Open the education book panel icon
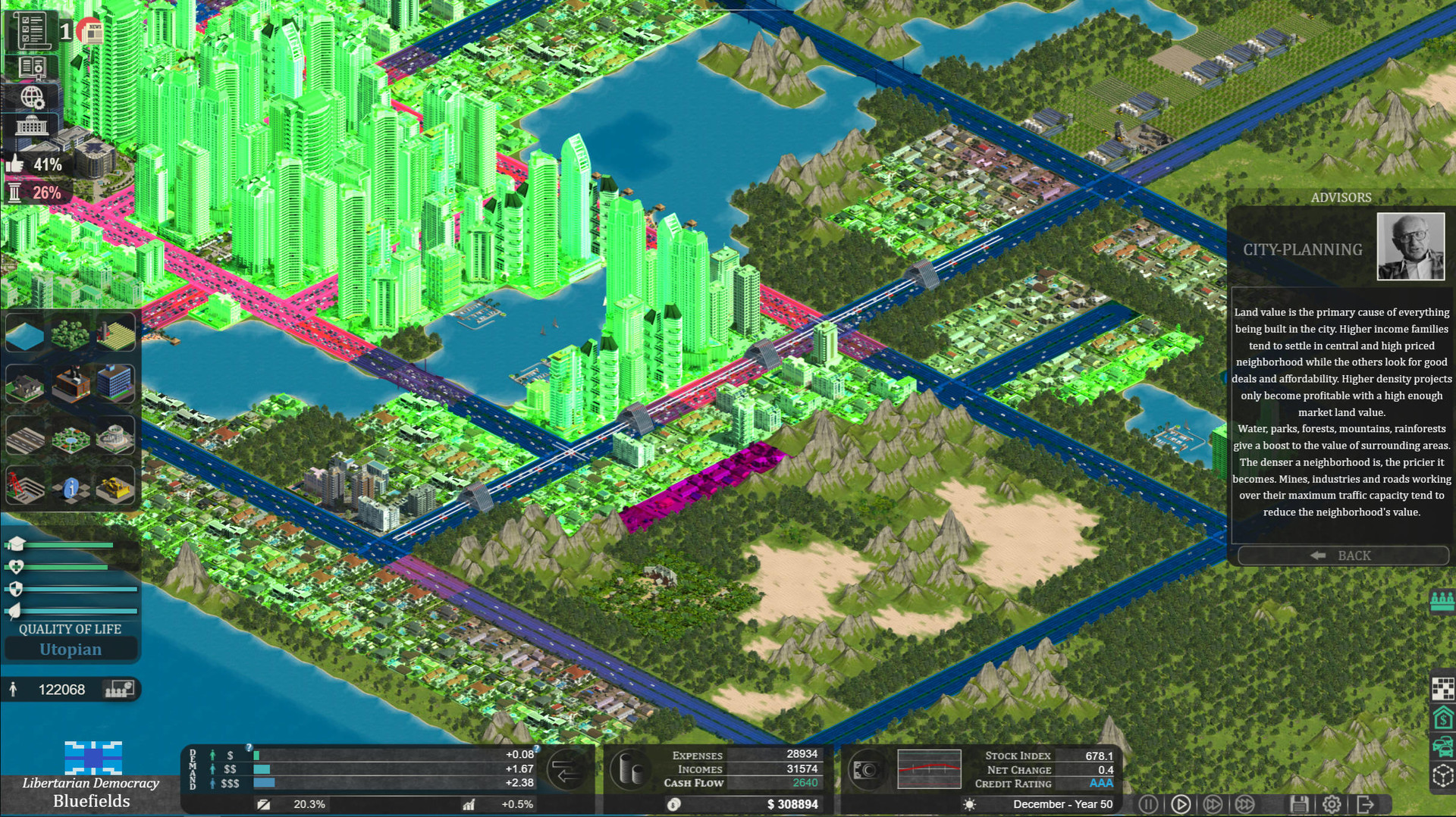 pyautogui.click(x=33, y=67)
